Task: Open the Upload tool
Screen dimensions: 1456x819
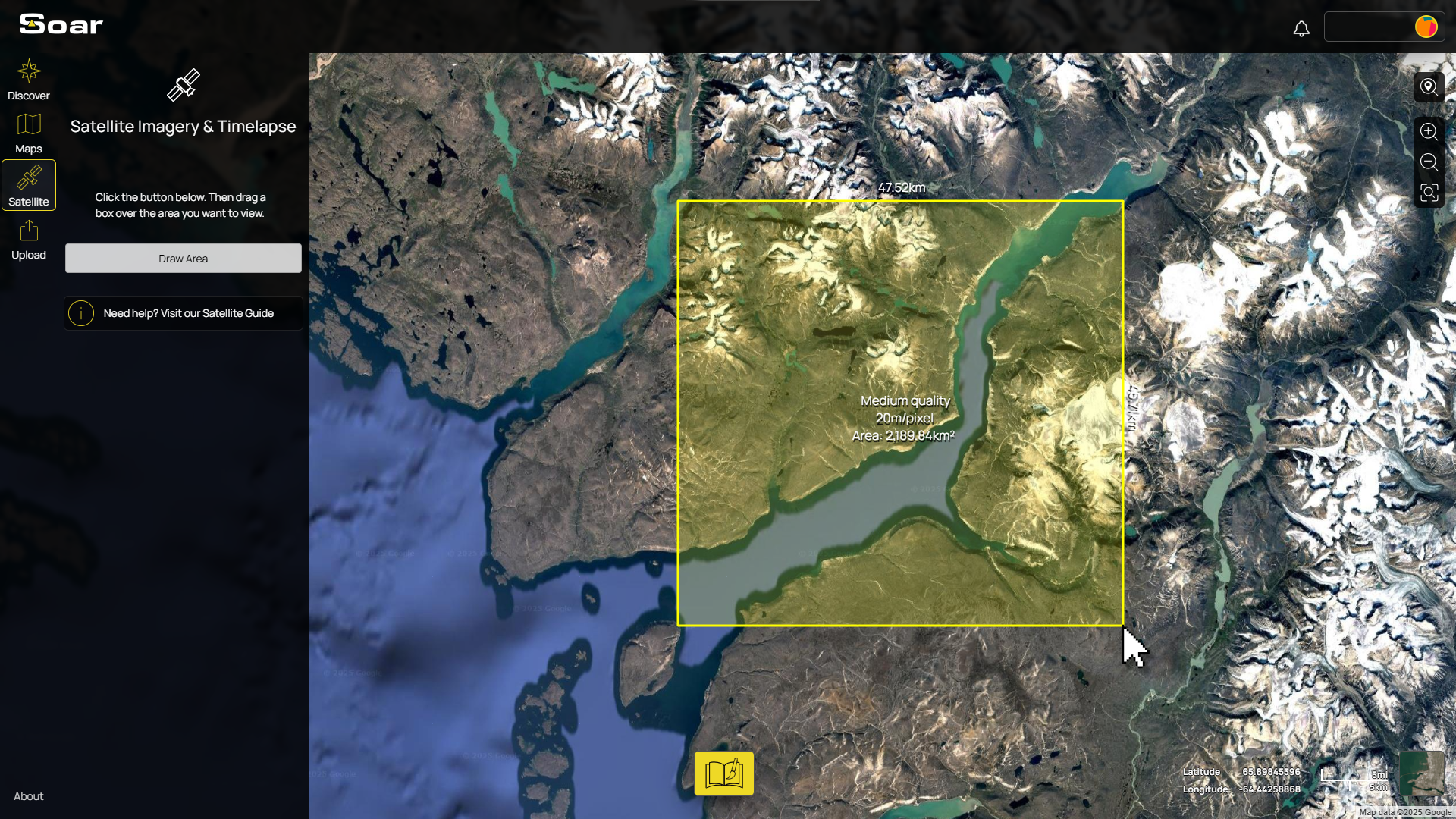Action: [29, 239]
